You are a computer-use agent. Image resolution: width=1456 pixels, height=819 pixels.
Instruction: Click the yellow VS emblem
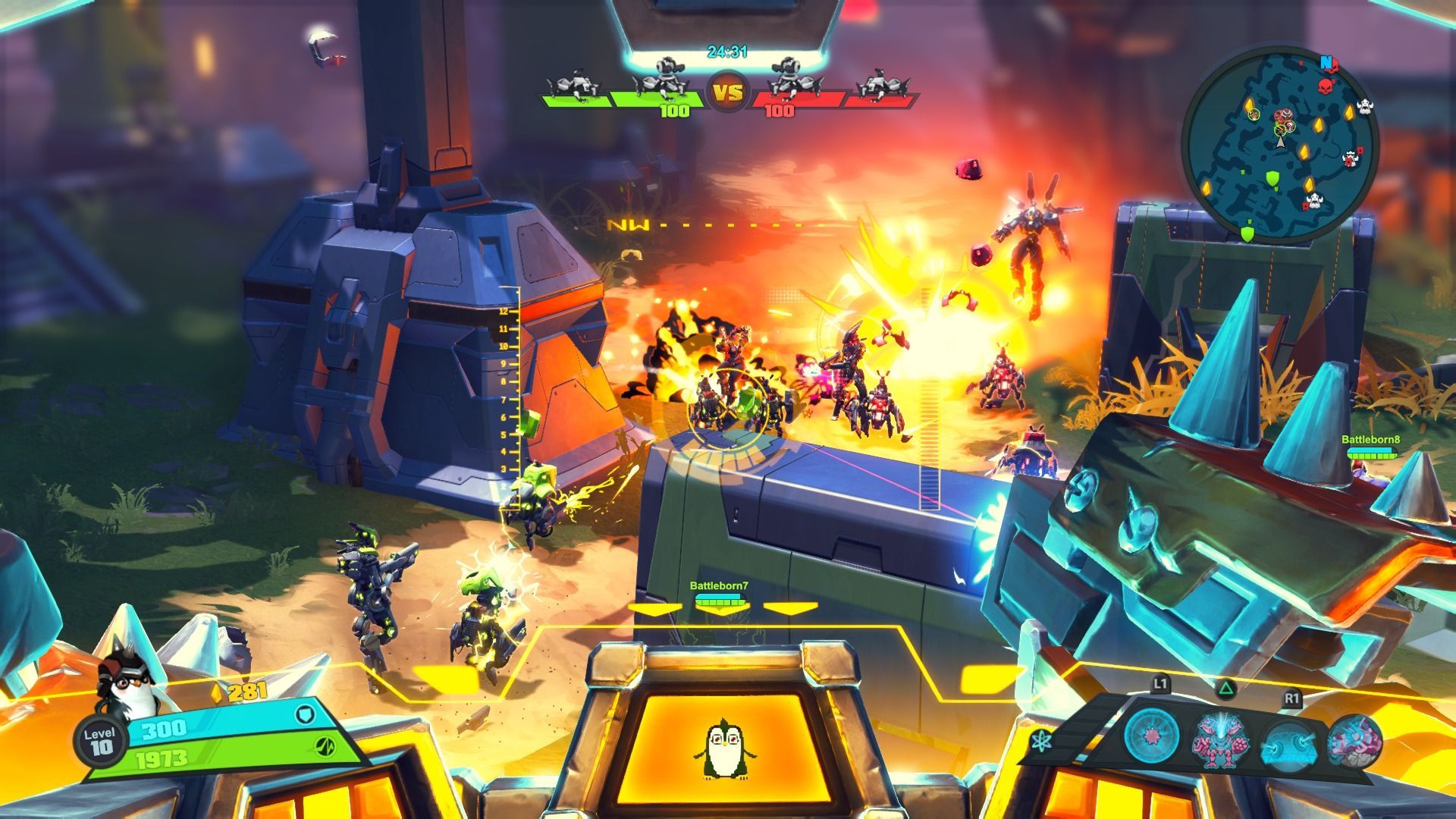tap(727, 93)
